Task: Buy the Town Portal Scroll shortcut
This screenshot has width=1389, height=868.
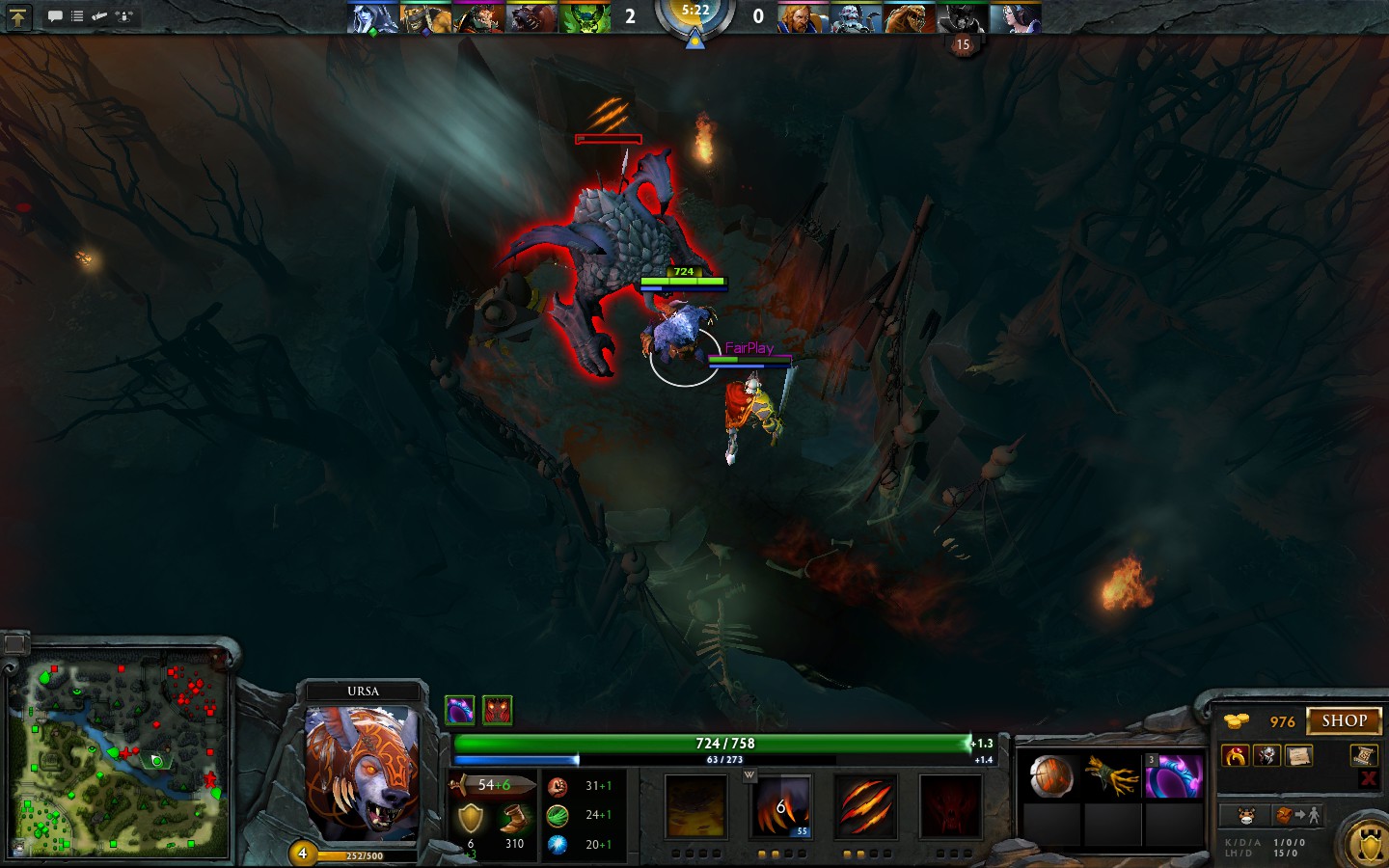Action: (x=1363, y=755)
